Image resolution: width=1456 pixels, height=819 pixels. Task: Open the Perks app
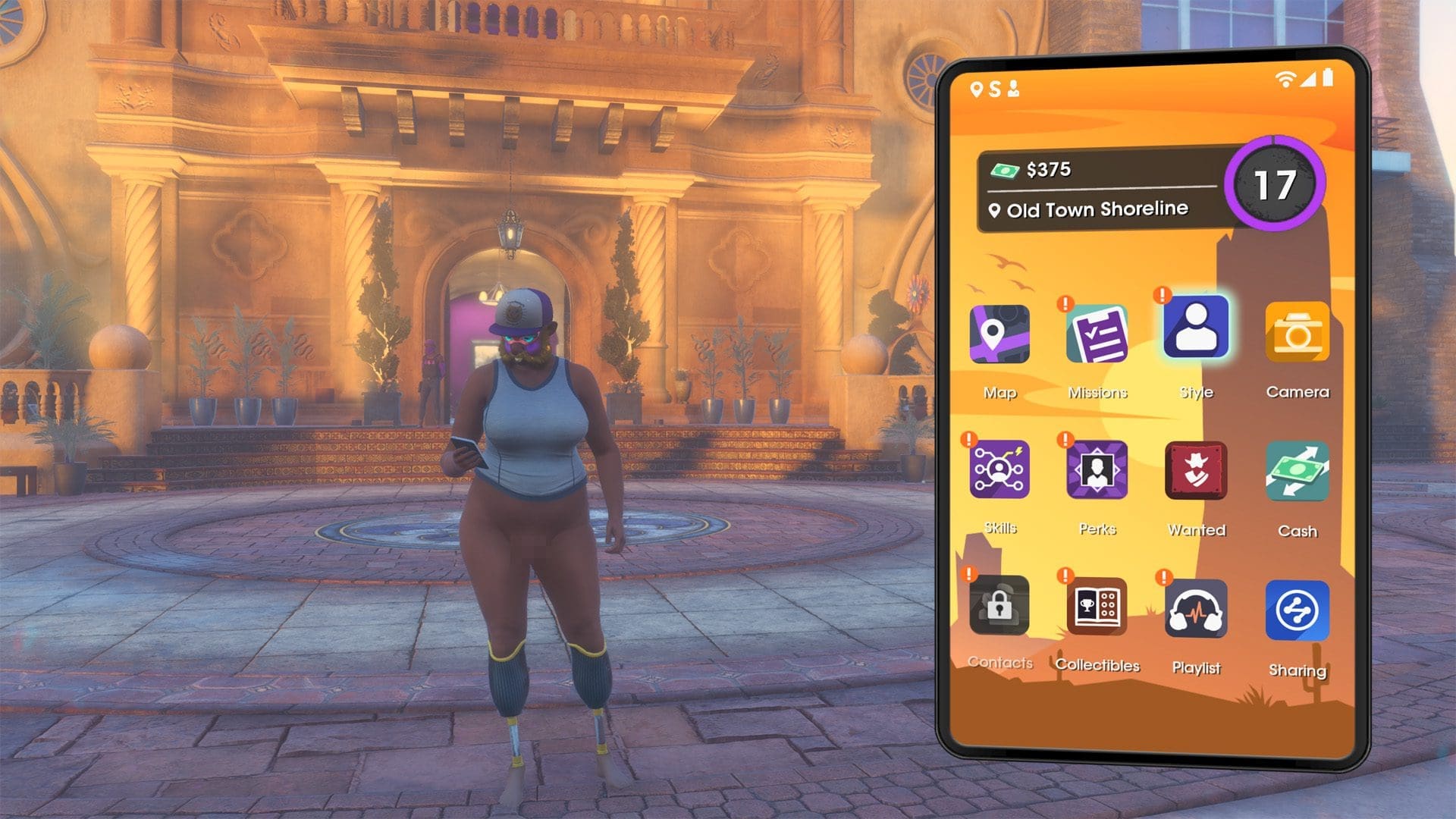coord(1097,470)
